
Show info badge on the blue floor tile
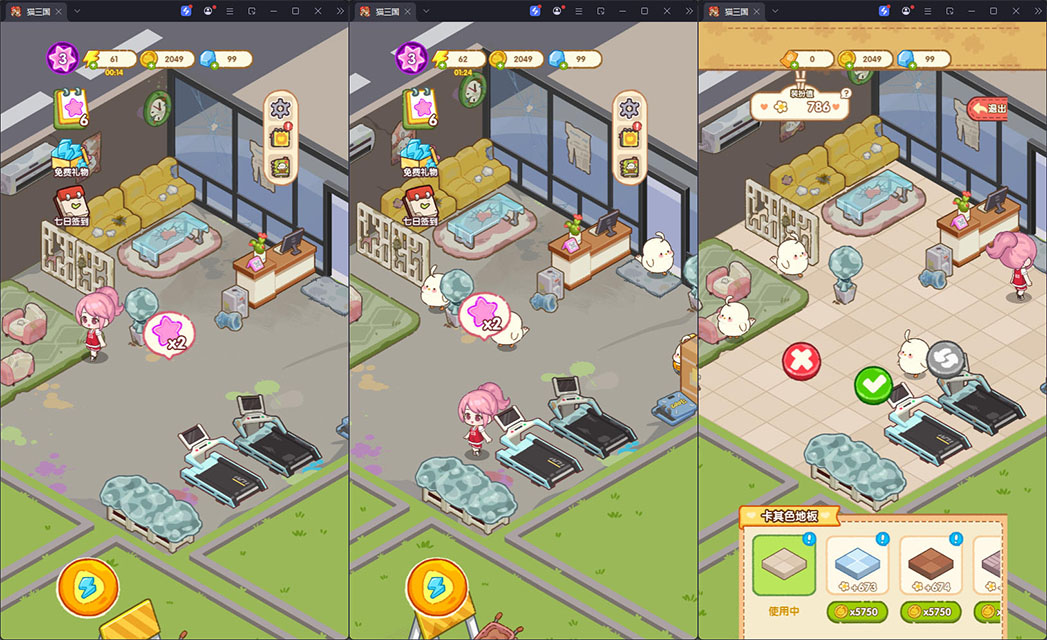(x=881, y=540)
